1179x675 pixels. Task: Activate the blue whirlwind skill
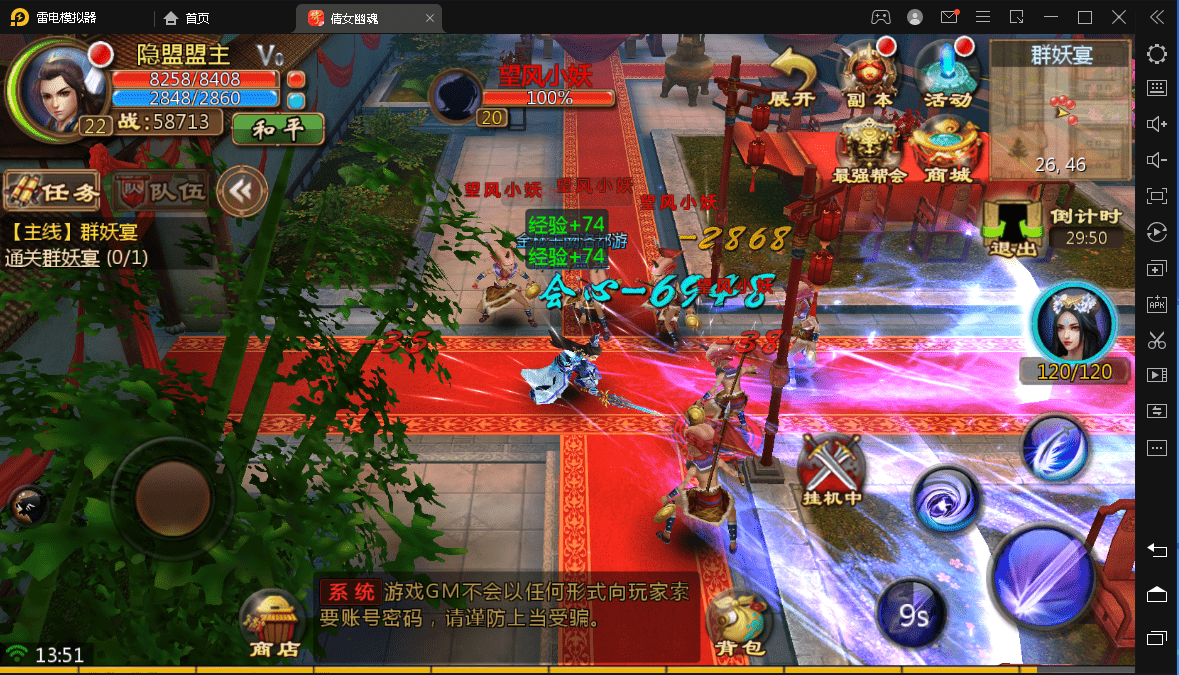(x=945, y=498)
